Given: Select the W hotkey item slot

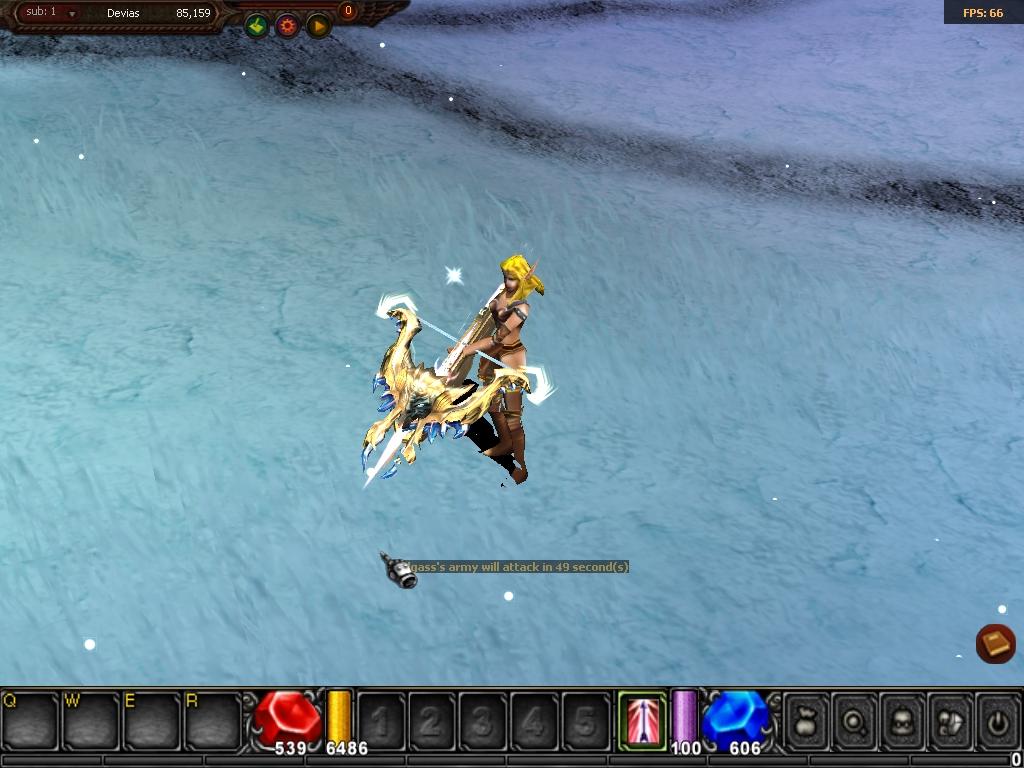Looking at the screenshot, I should point(91,719).
